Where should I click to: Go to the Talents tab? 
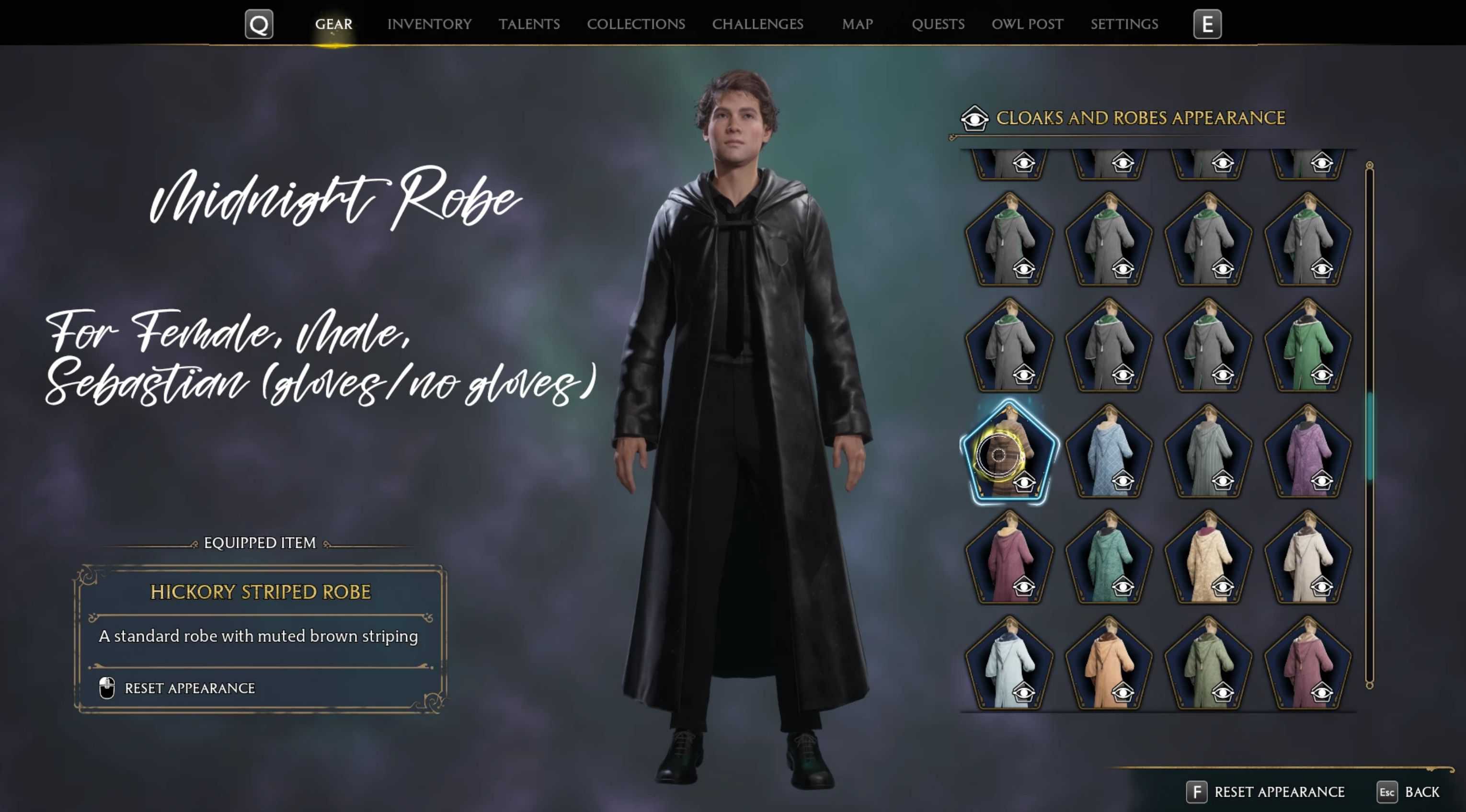(x=529, y=24)
